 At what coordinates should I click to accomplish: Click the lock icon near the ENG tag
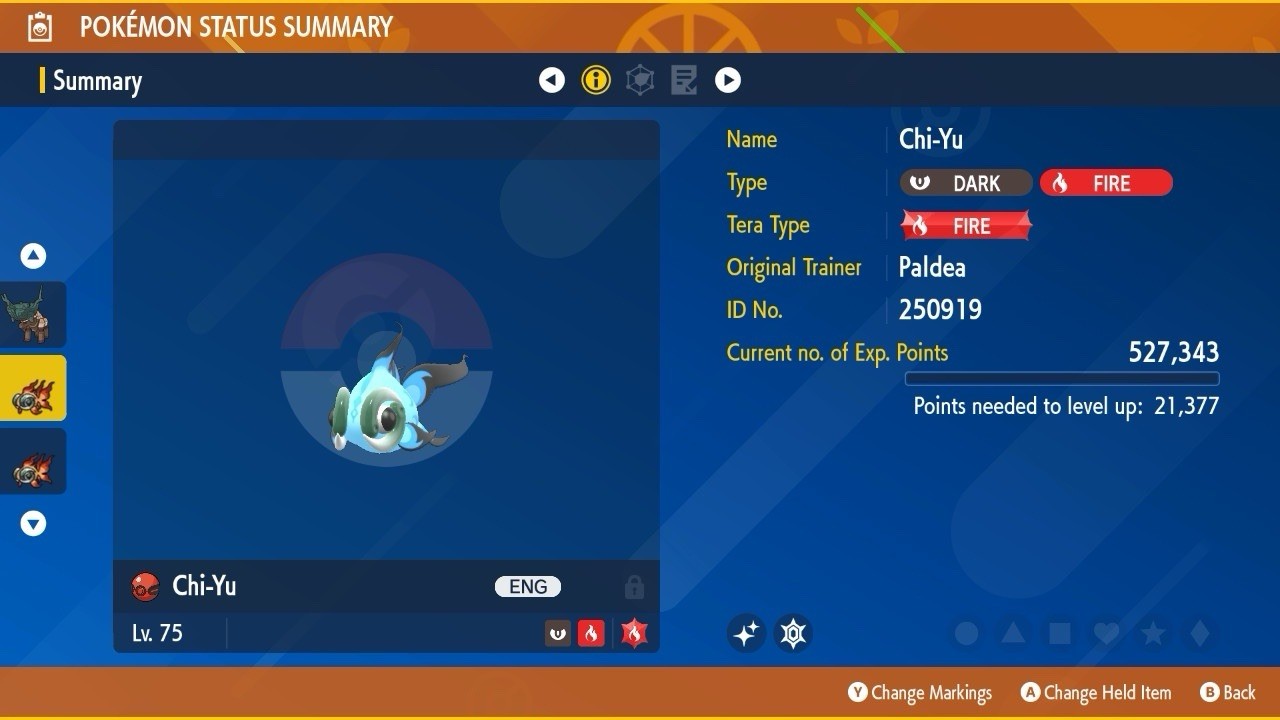(634, 587)
